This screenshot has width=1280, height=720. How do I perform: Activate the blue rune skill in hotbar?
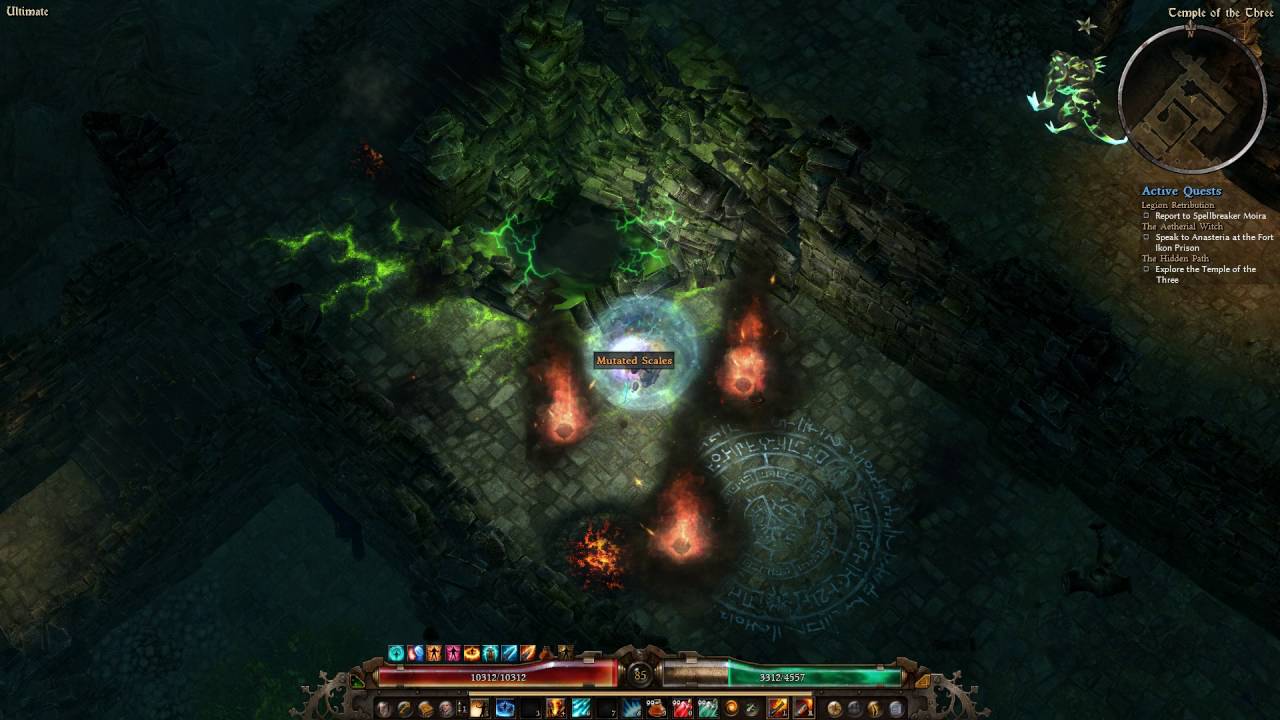(x=505, y=709)
